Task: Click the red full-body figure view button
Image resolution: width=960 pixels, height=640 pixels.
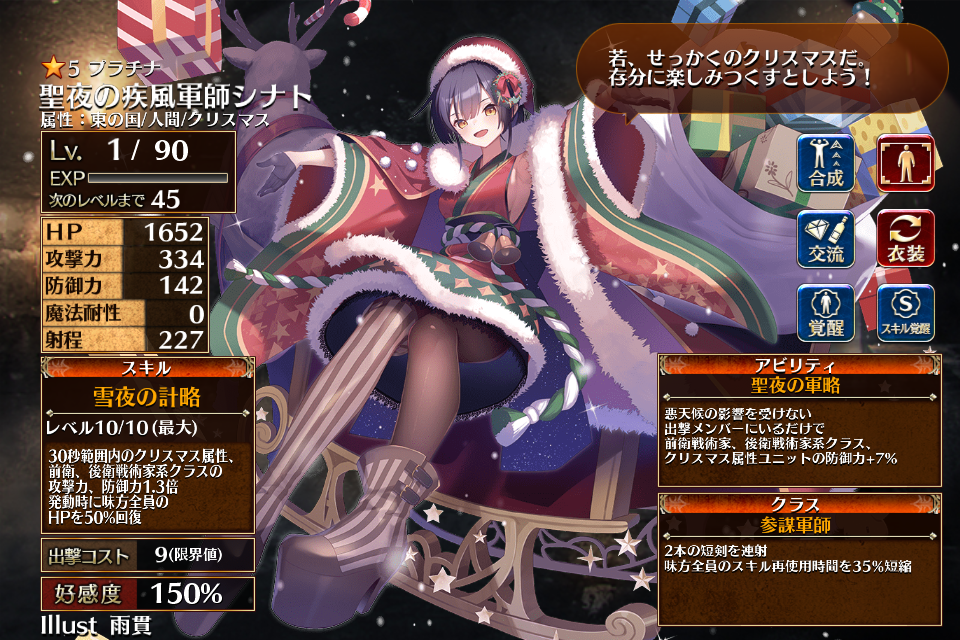Action: tap(905, 162)
